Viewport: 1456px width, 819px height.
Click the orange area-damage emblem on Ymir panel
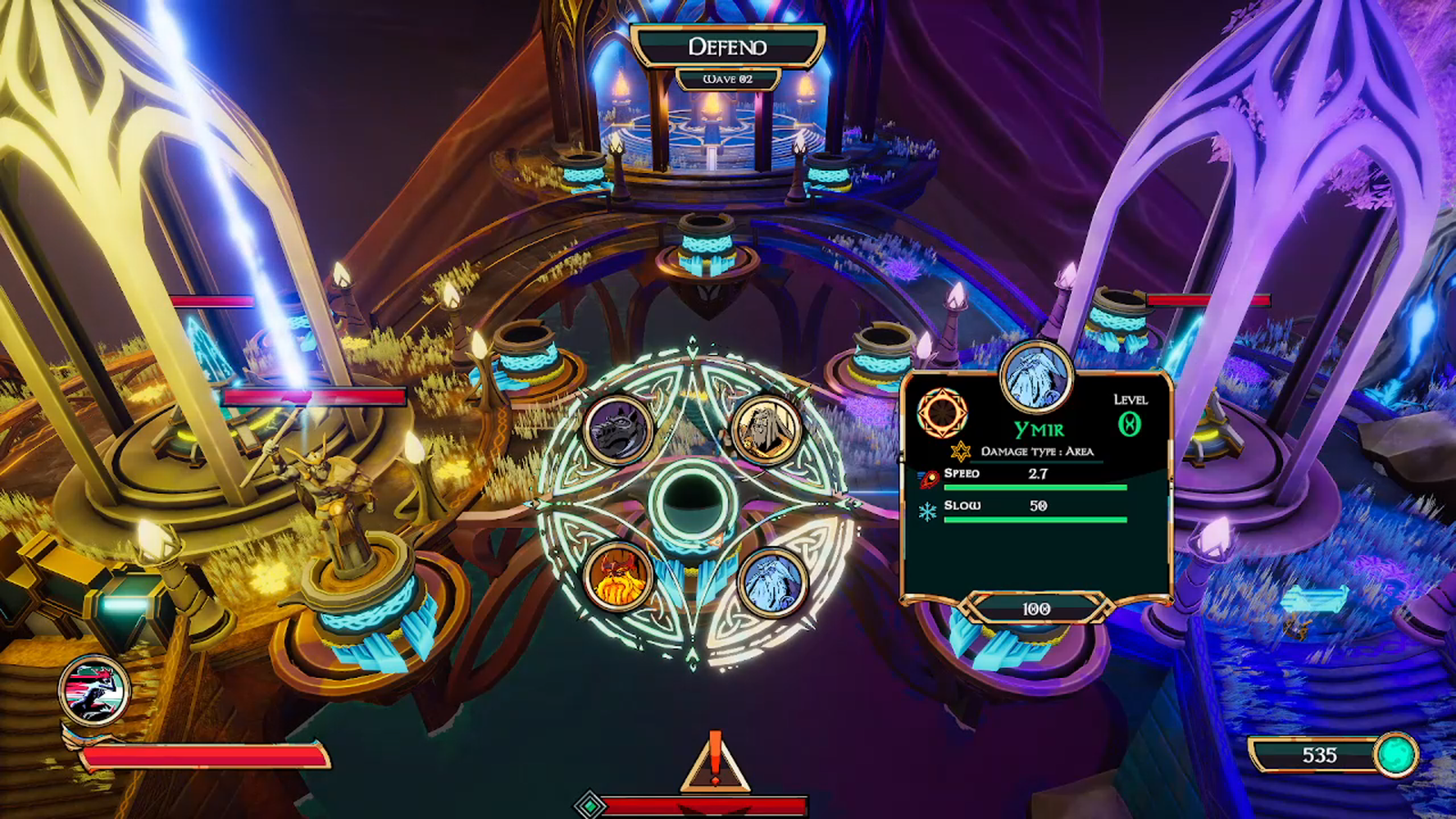[x=942, y=412]
